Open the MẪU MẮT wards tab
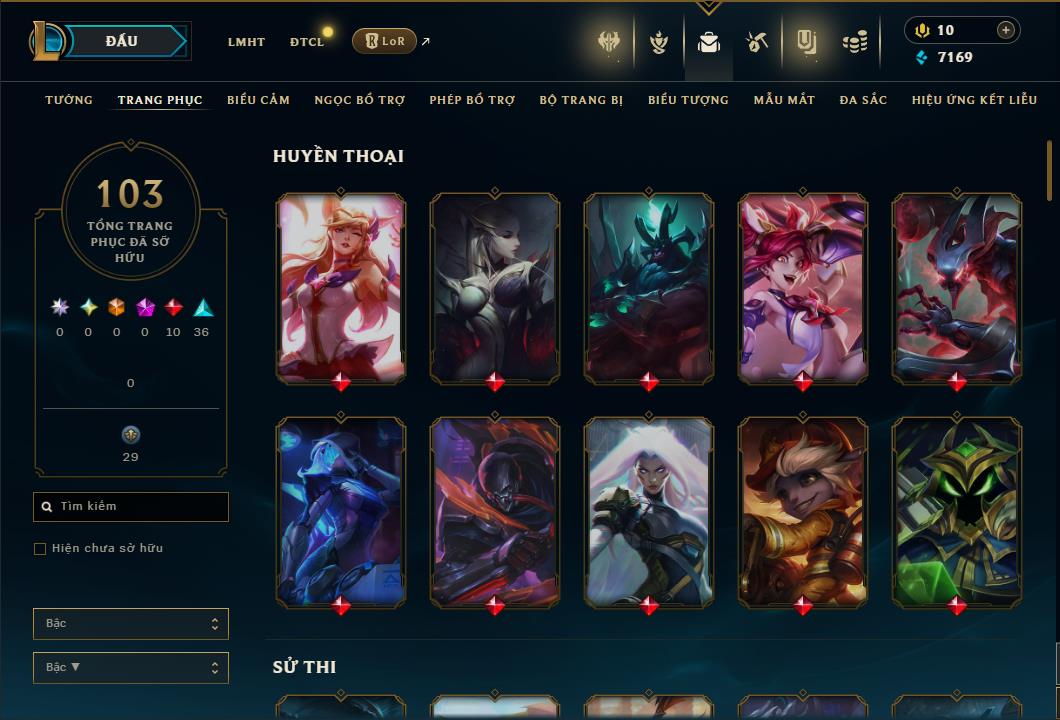This screenshot has height=720, width=1060. [x=784, y=100]
